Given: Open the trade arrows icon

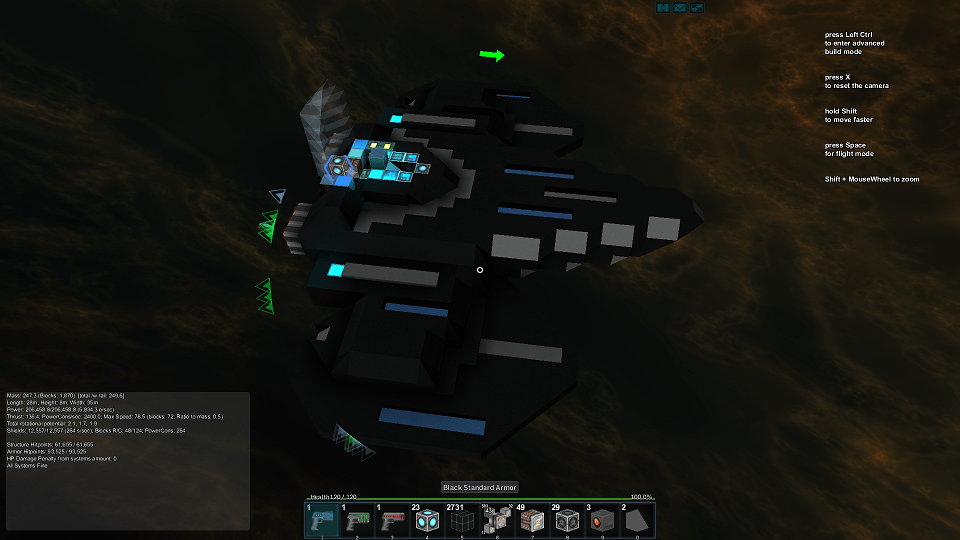Looking at the screenshot, I should click(697, 8).
